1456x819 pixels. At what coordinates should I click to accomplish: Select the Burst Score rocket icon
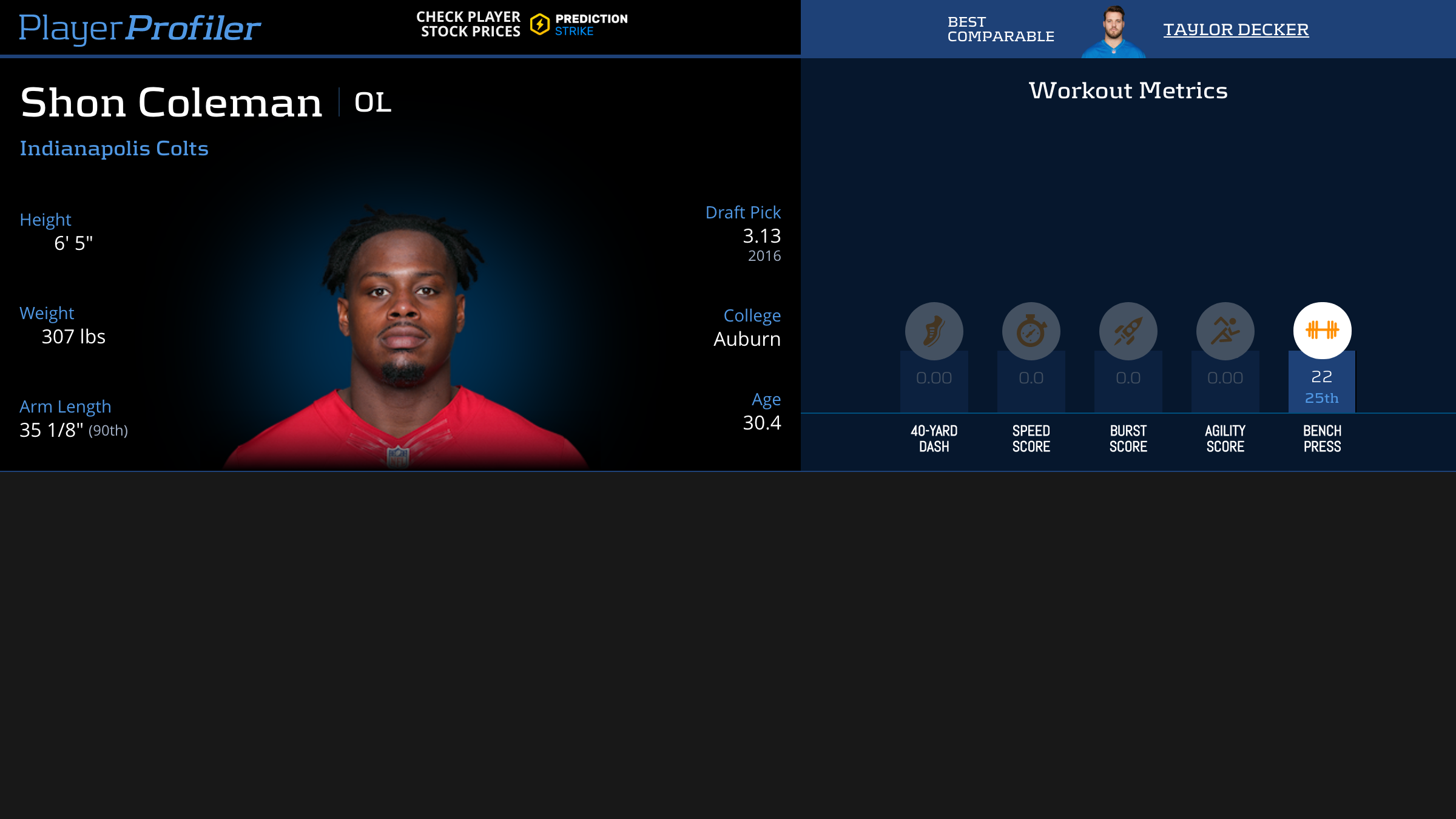pyautogui.click(x=1128, y=331)
